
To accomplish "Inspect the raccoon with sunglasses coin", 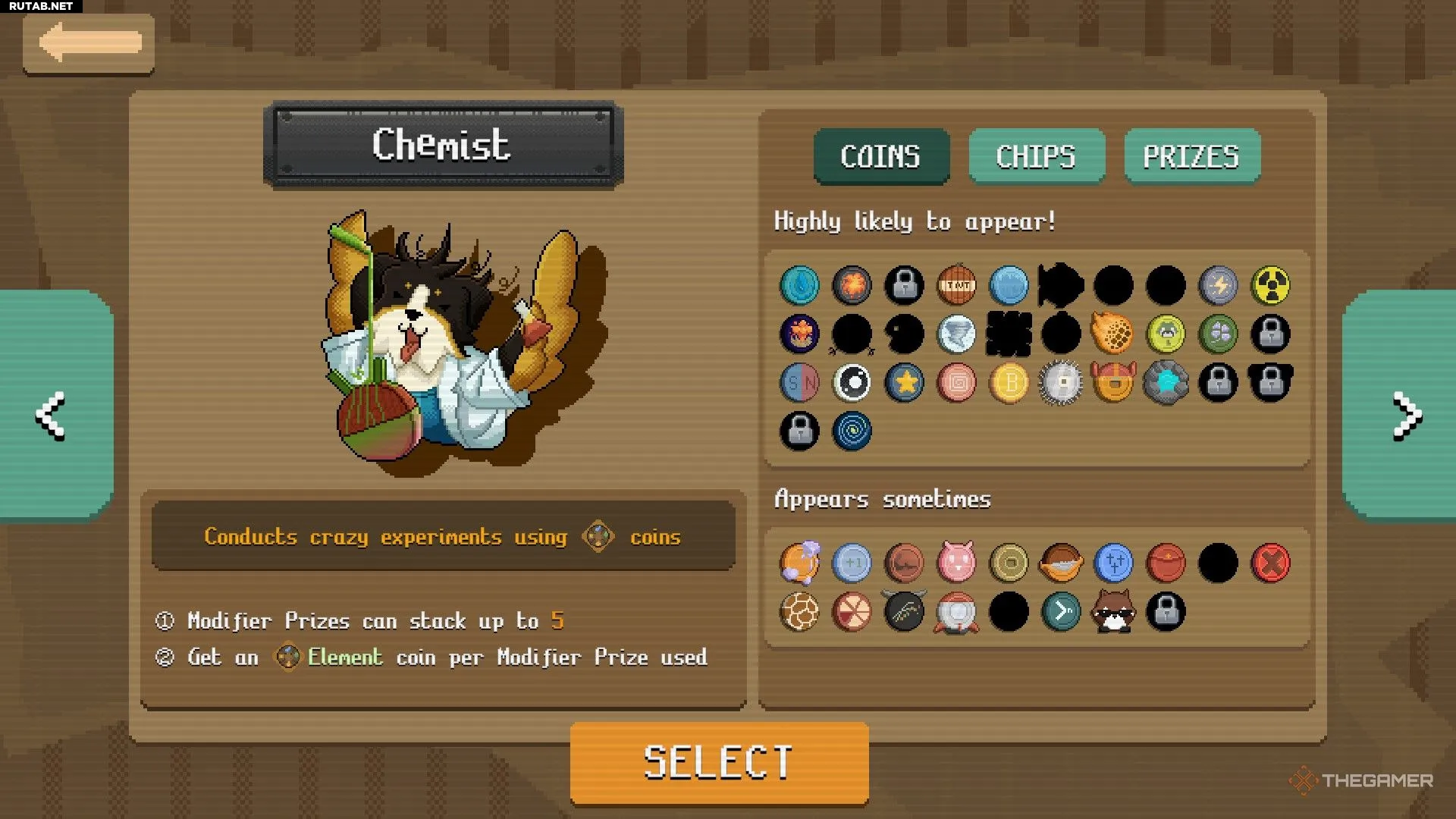I will (1112, 611).
